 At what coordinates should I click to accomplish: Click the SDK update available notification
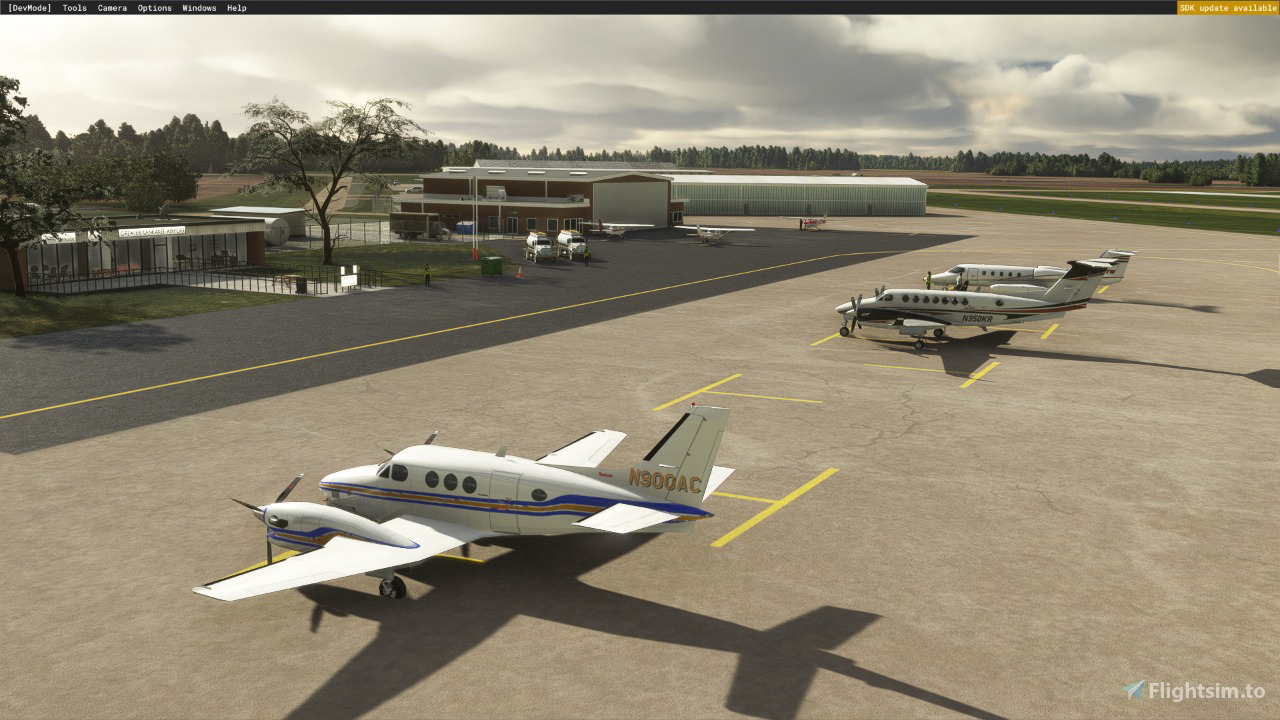click(1228, 7)
